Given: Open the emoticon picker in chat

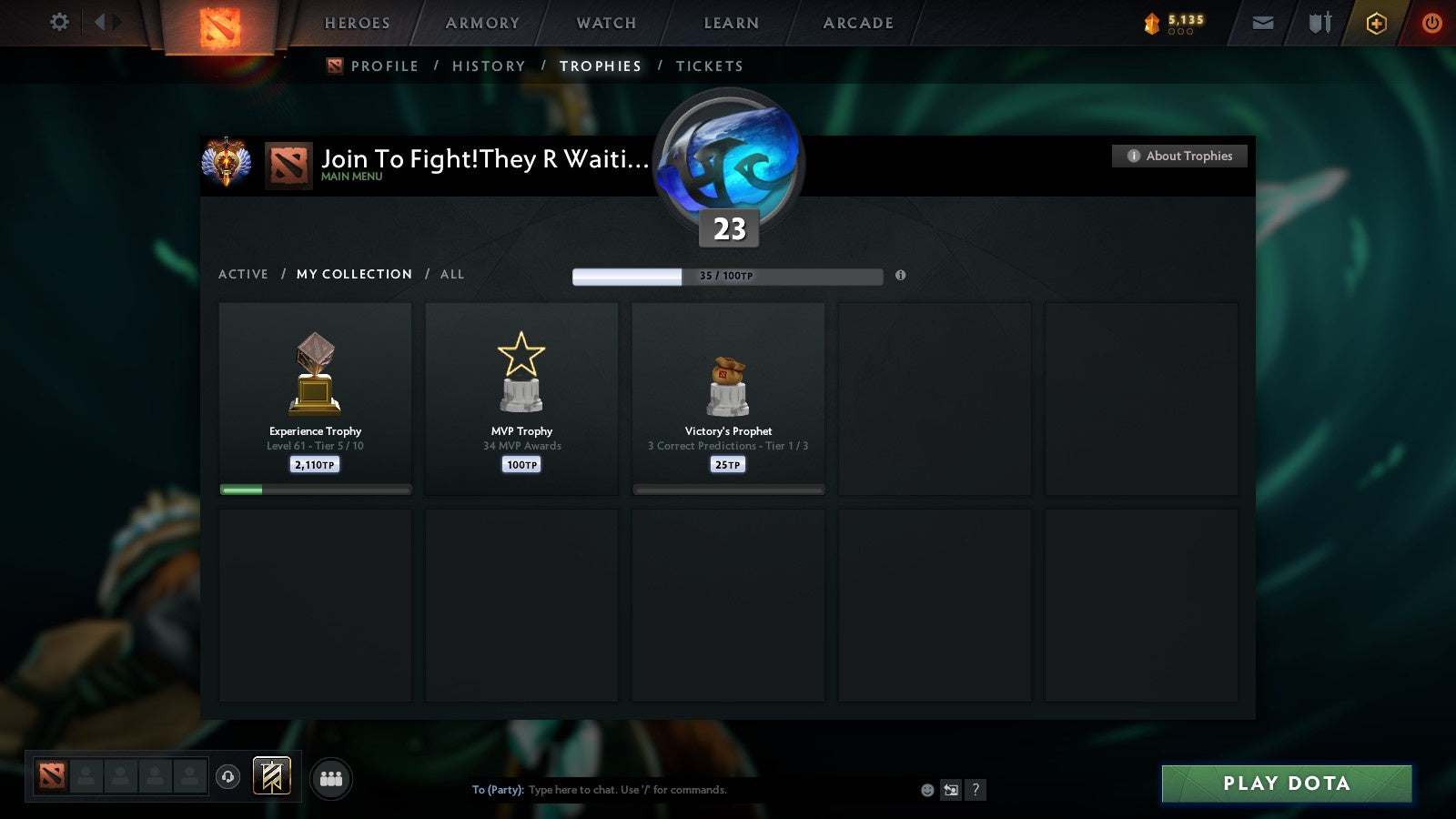Looking at the screenshot, I should tap(927, 790).
